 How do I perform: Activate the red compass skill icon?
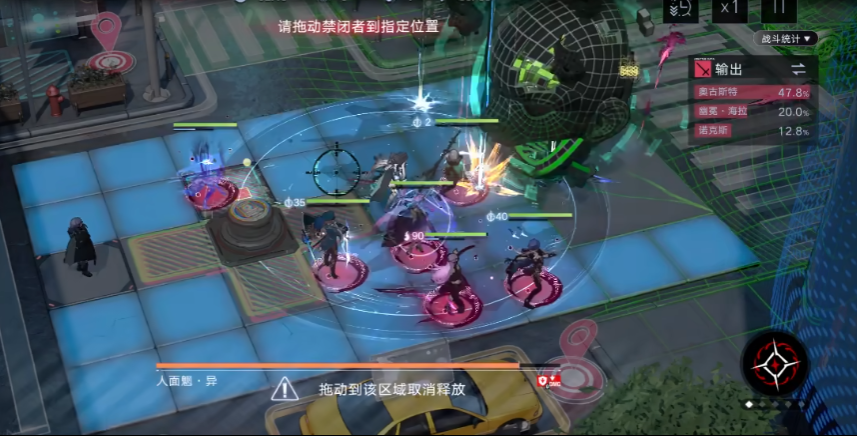(775, 364)
